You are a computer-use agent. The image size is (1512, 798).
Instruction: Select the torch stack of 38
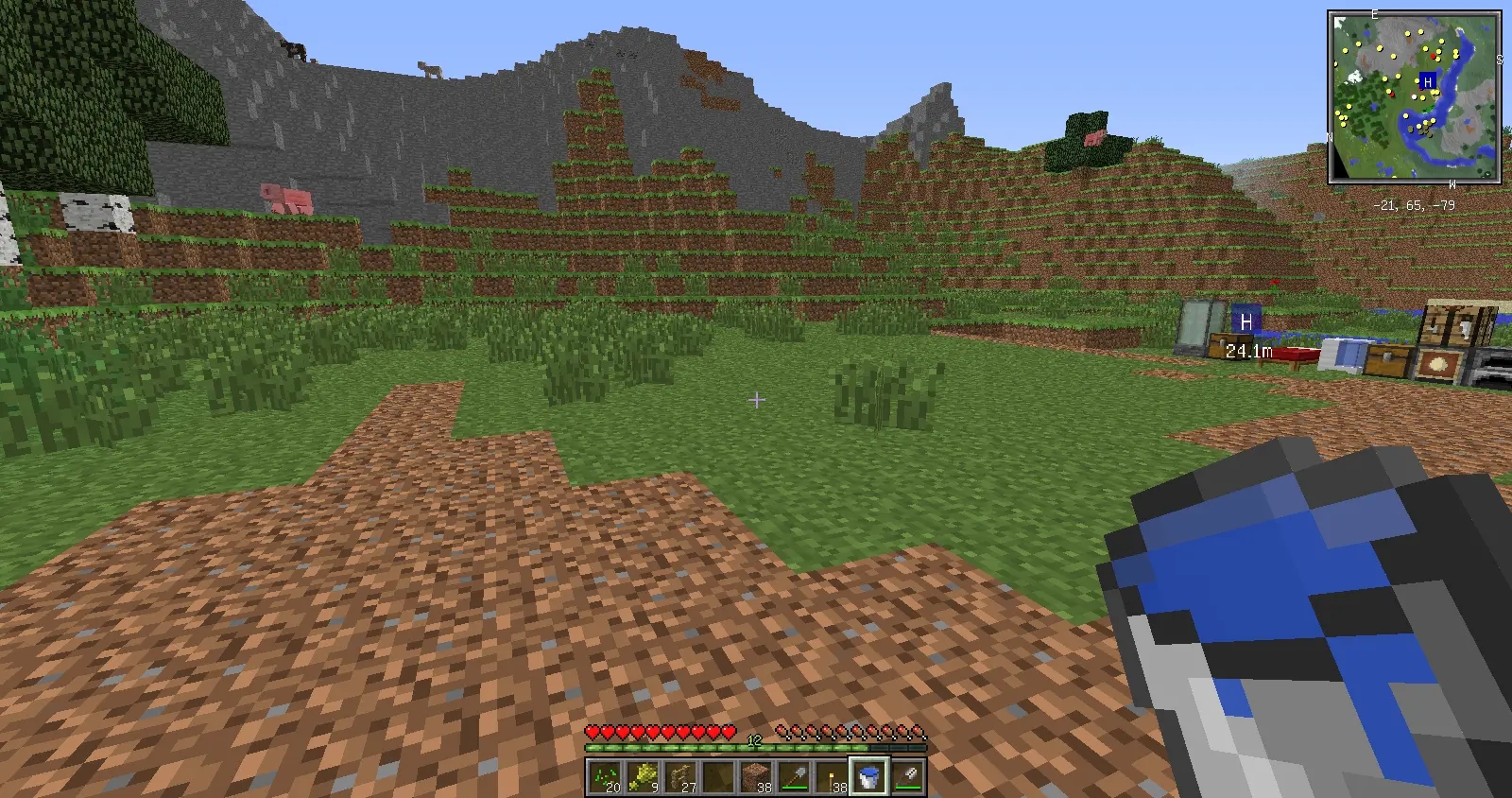tap(832, 777)
